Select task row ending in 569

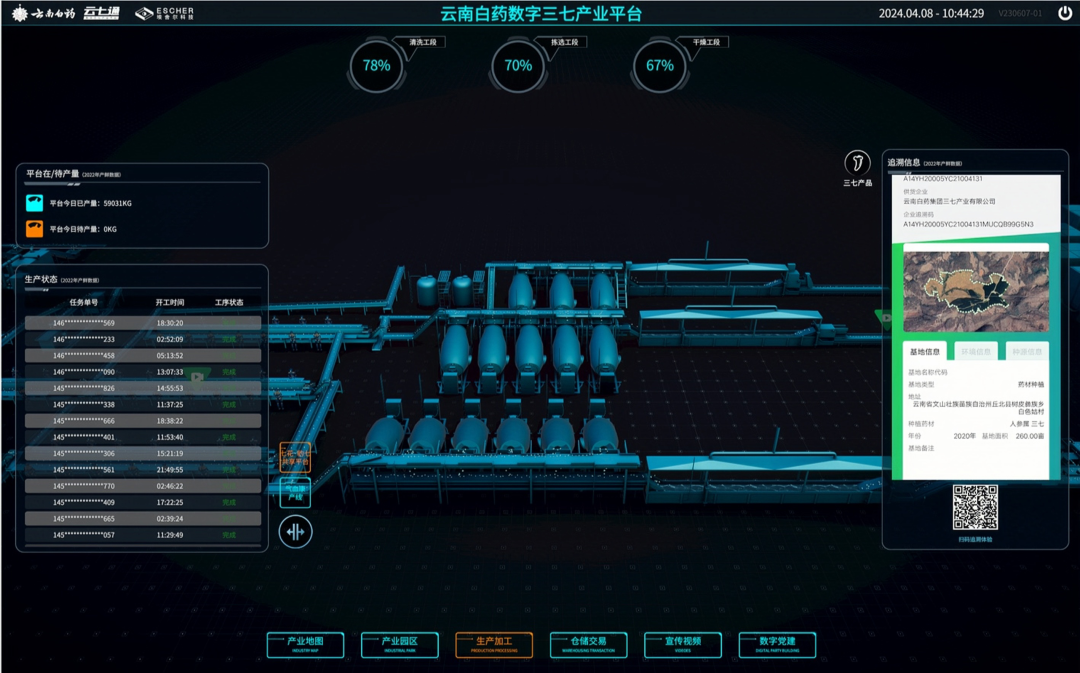click(x=143, y=323)
